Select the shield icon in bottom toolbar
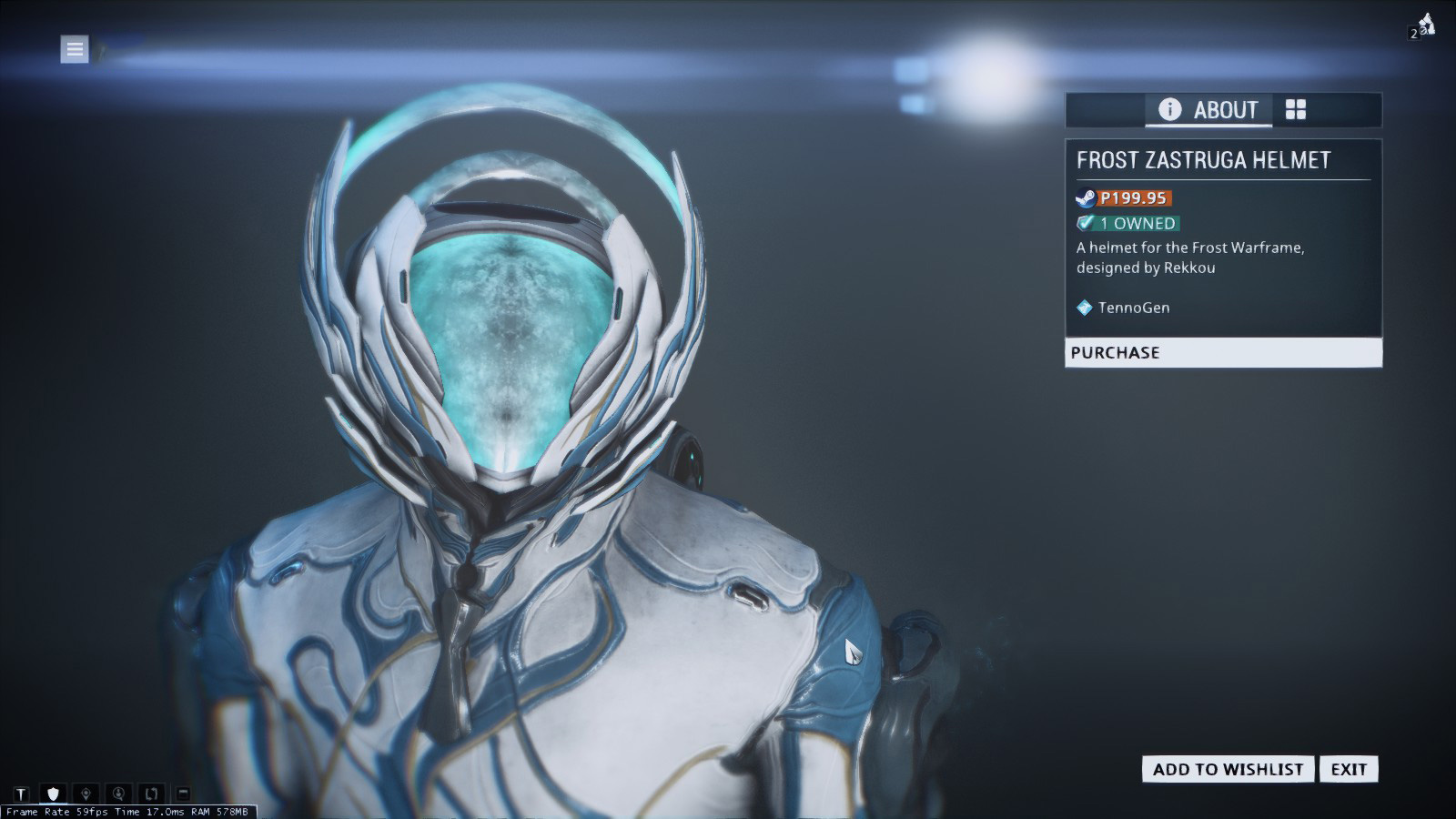 point(53,794)
